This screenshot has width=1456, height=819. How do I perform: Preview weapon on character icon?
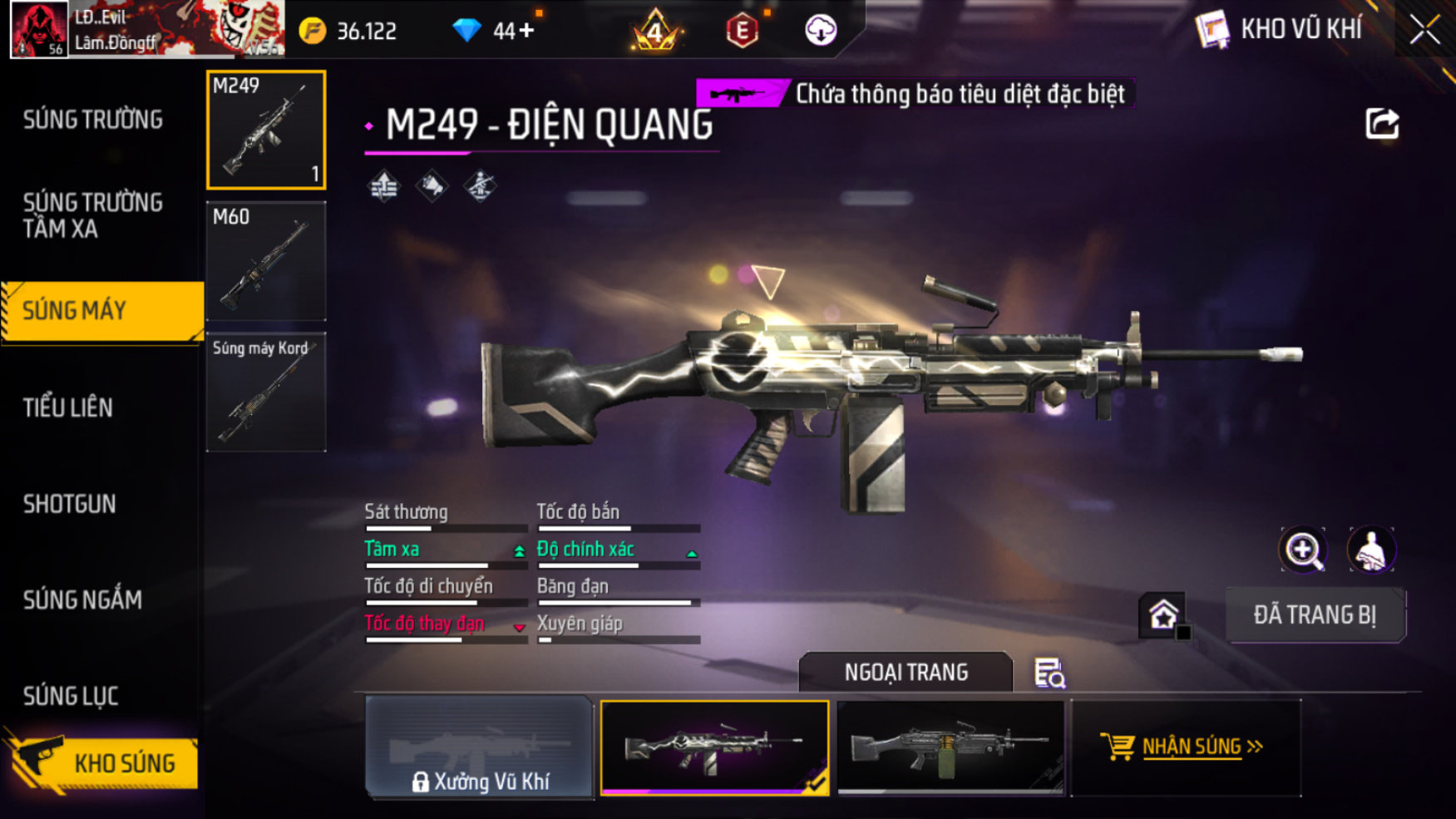[x=1371, y=550]
